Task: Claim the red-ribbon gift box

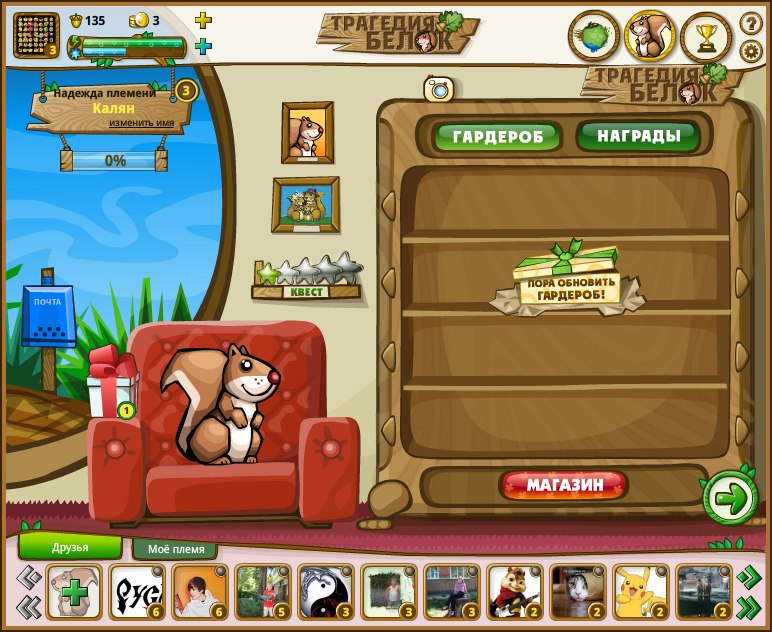Action: pos(110,386)
